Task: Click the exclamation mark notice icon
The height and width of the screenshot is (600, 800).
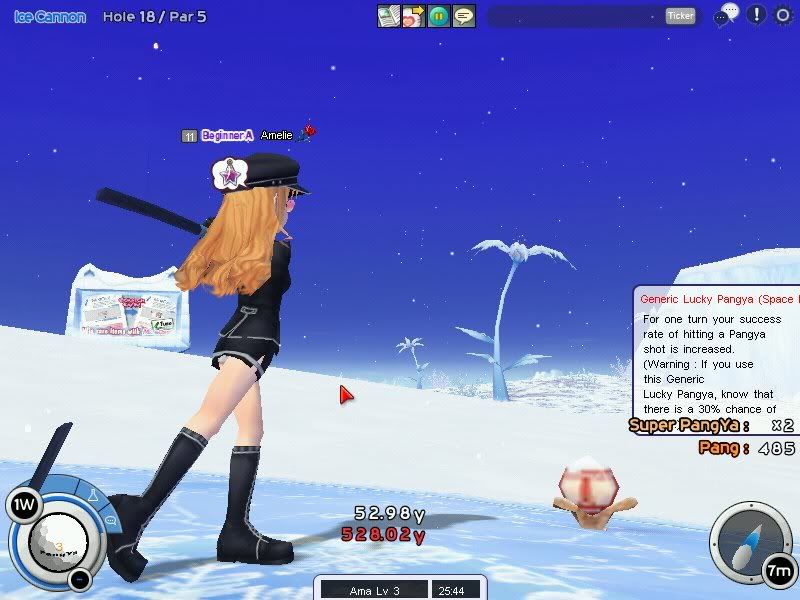Action: point(756,15)
